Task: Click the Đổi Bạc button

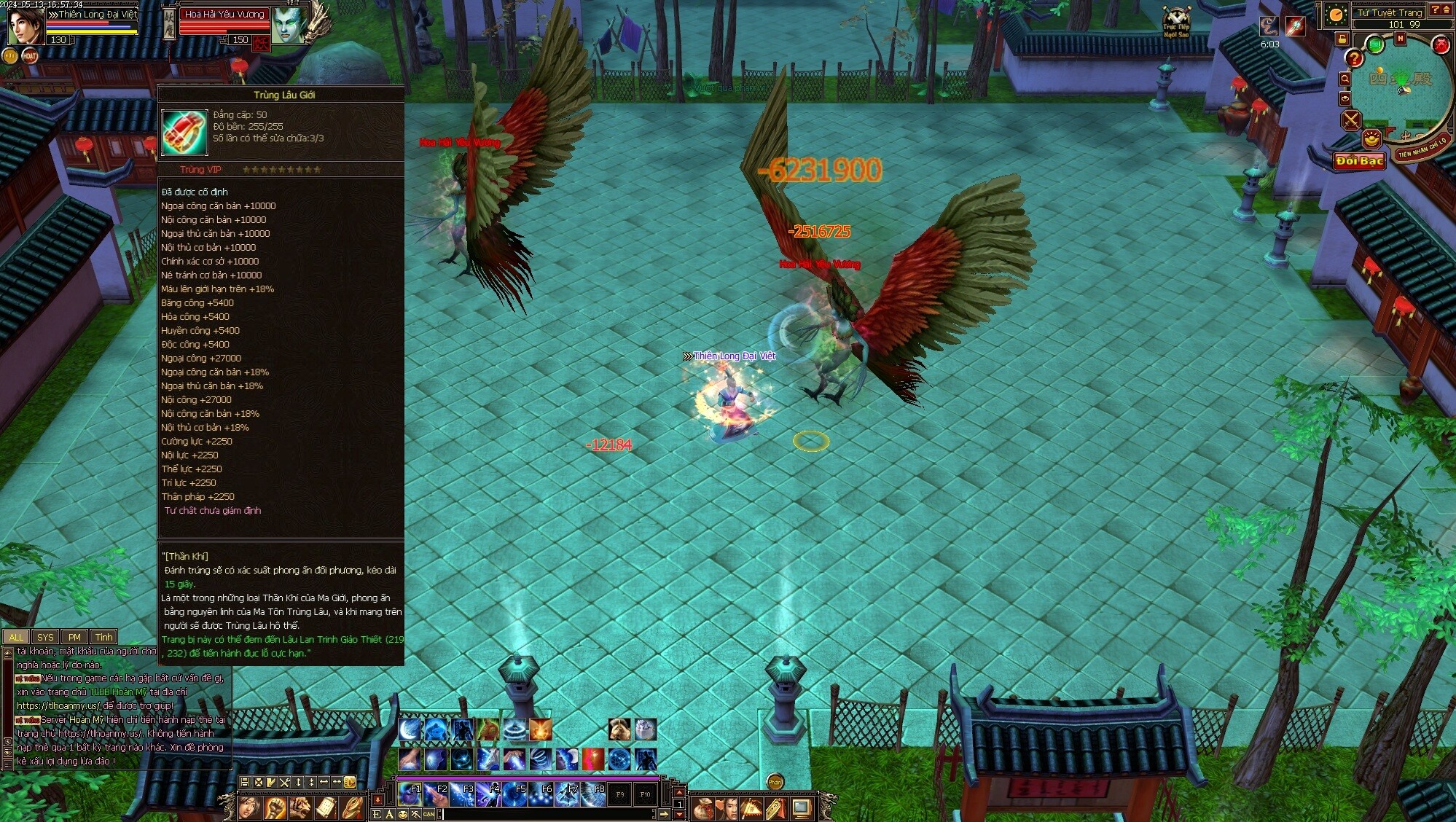Action: 1359,160
